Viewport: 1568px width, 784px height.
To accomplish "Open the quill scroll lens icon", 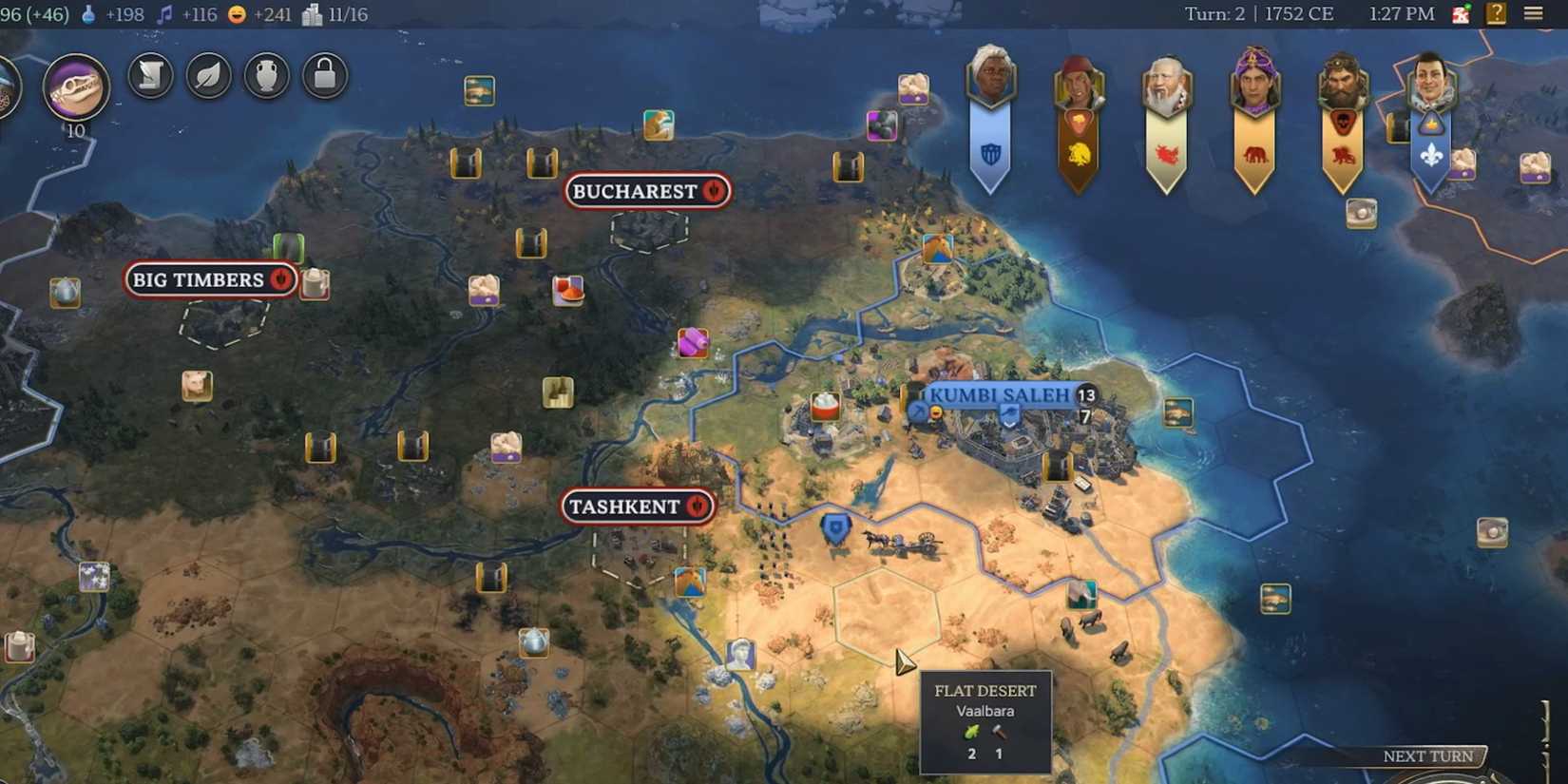I will point(149,75).
